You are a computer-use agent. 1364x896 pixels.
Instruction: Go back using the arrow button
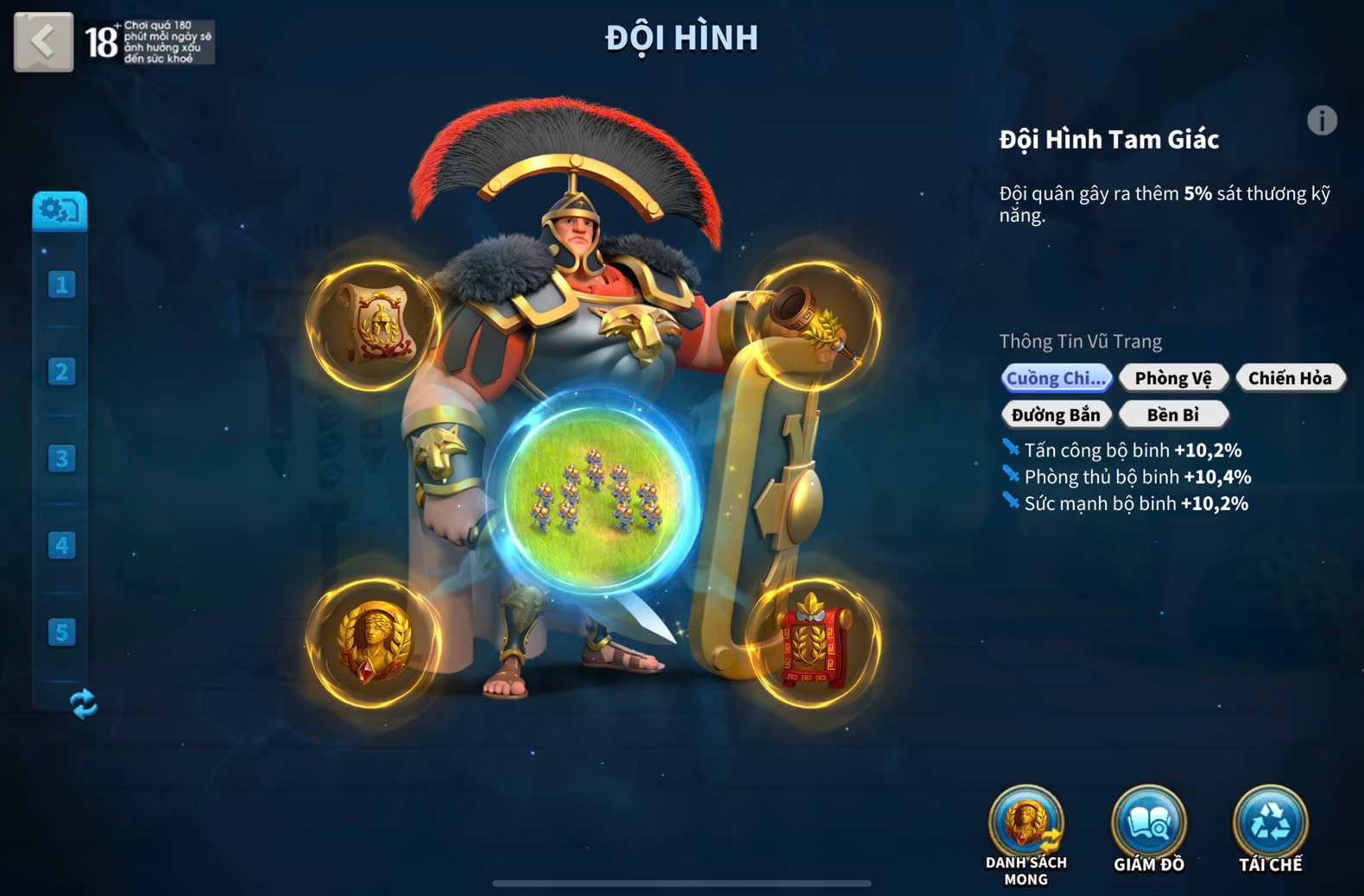coord(43,41)
